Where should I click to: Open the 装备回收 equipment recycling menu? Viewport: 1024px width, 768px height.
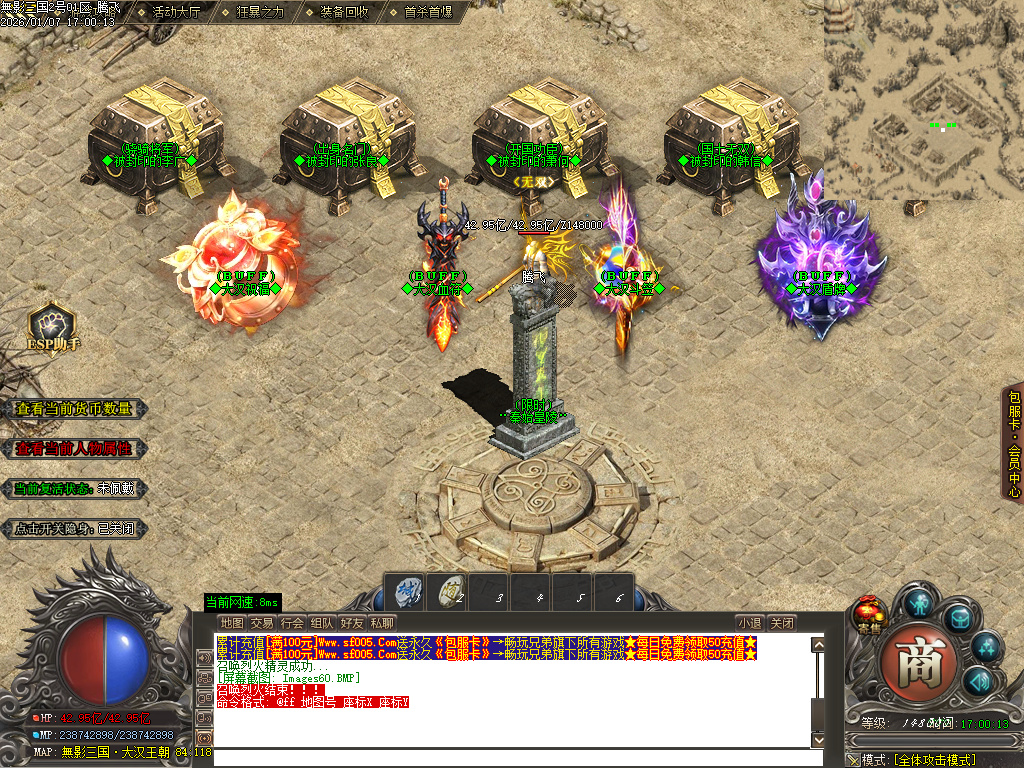click(x=344, y=13)
